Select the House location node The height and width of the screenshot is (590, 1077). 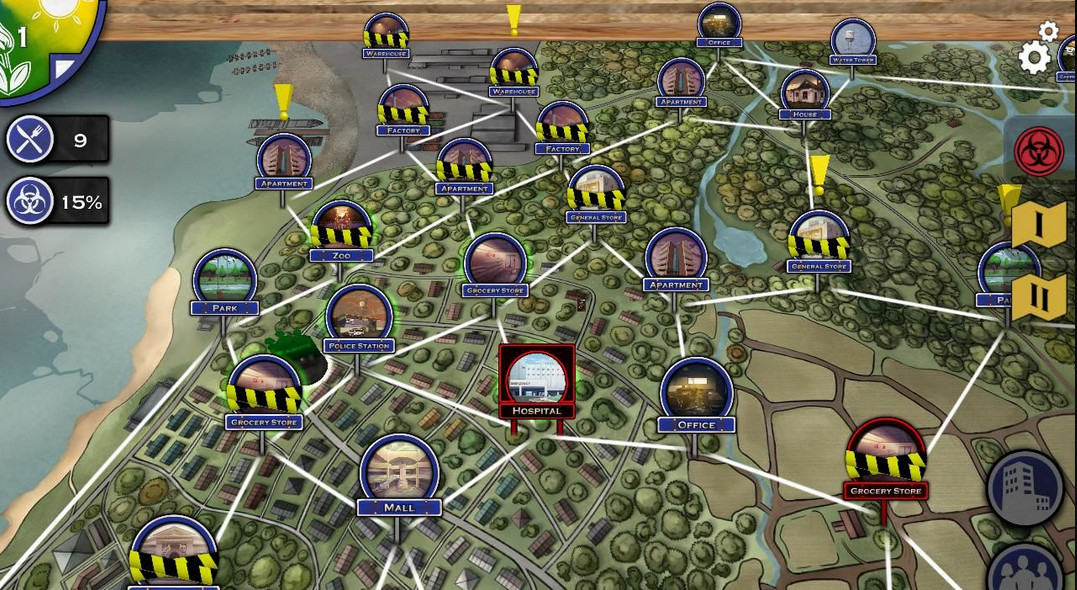[x=805, y=93]
